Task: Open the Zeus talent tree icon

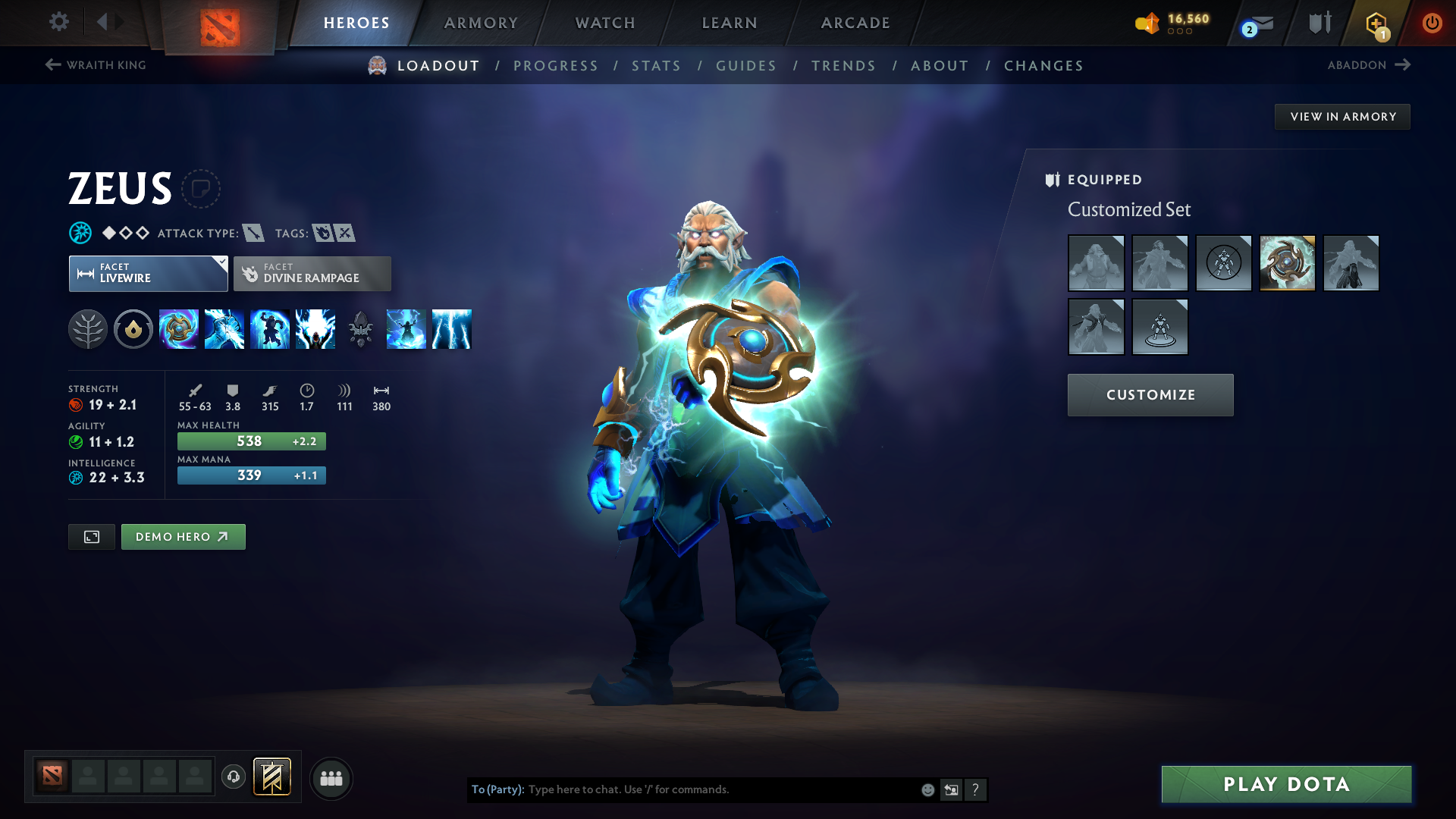Action: (x=89, y=328)
